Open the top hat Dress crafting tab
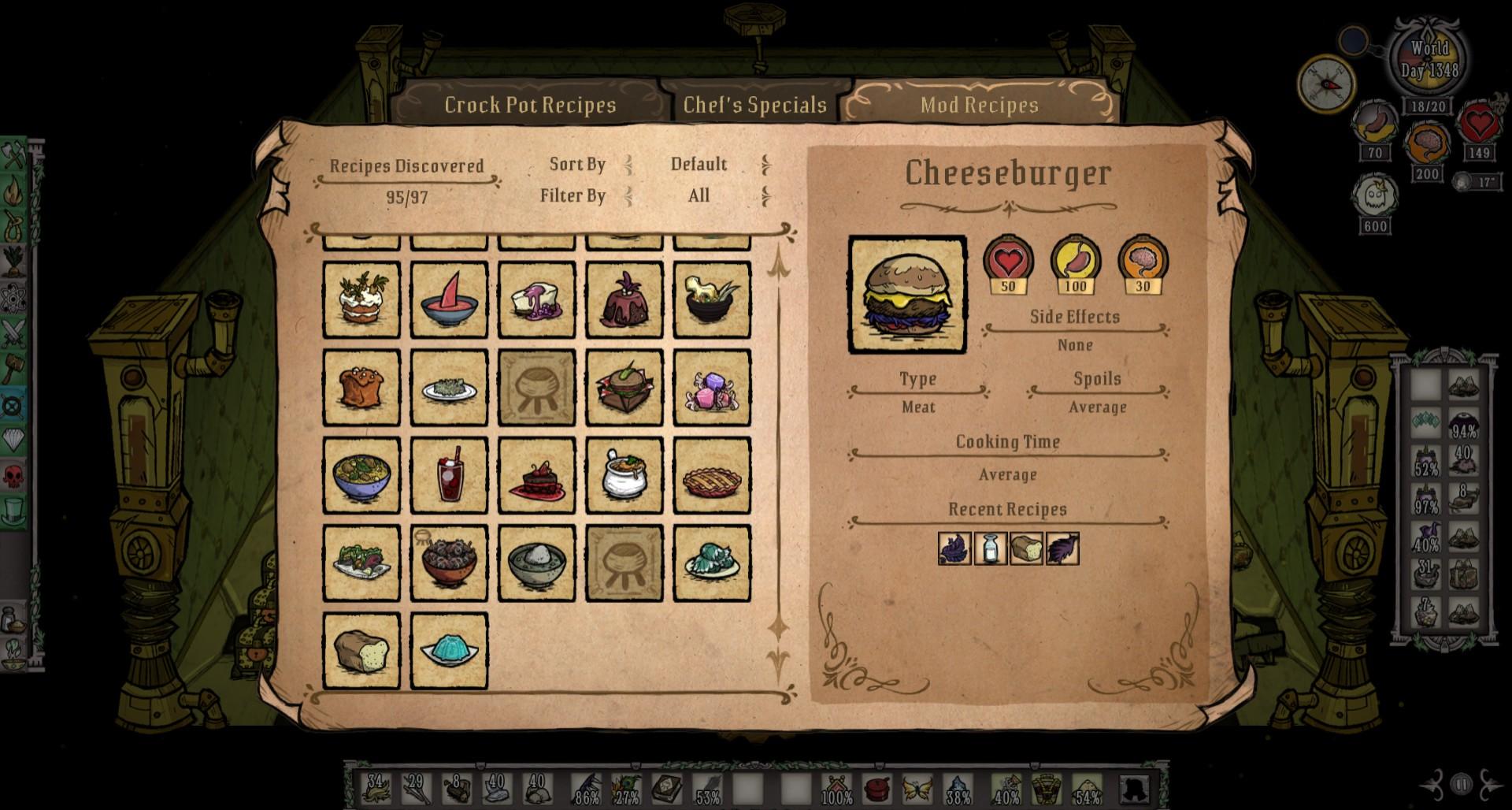 pos(14,511)
